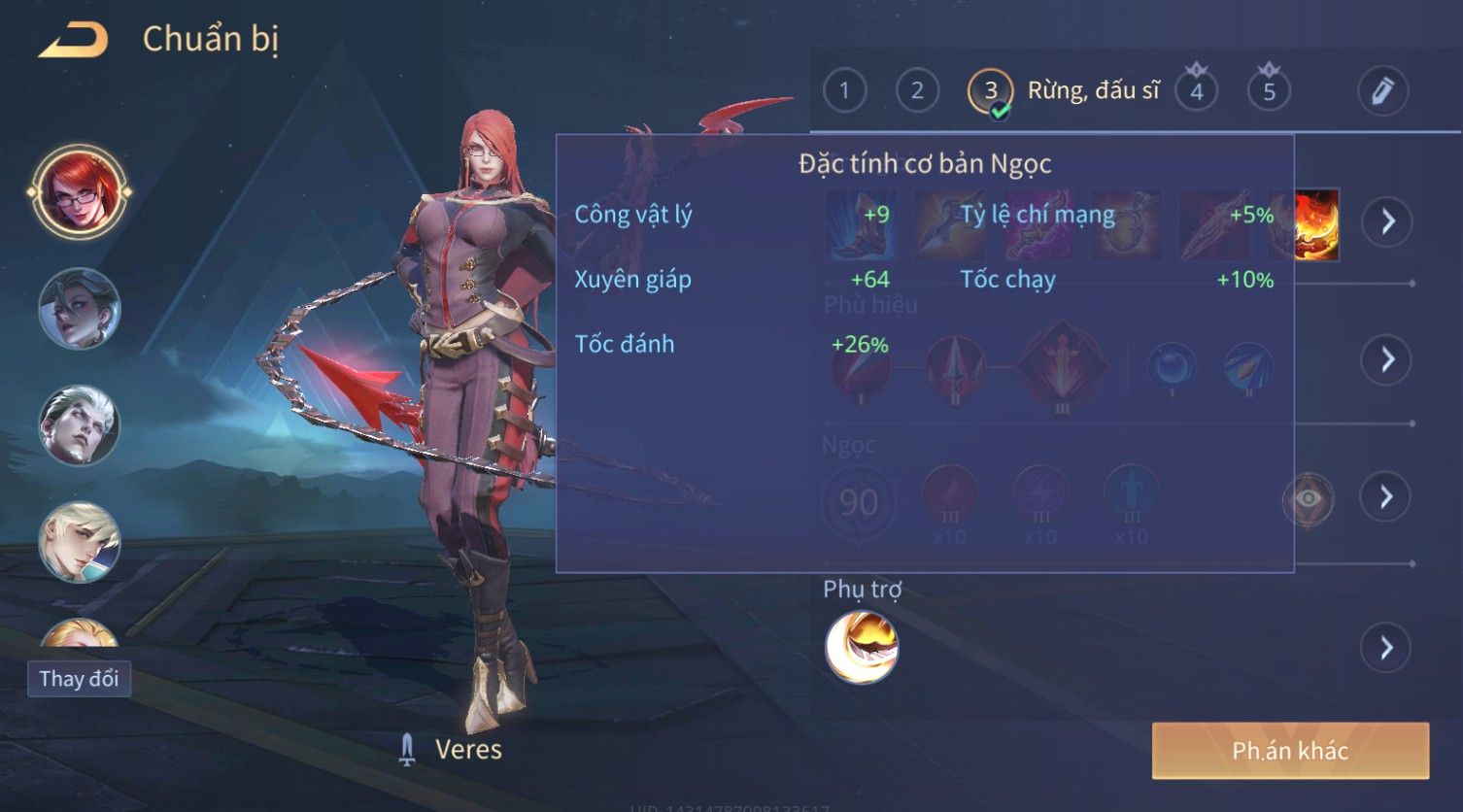Viewport: 1463px width, 812px height.
Task: Expand the Phù hiệu row arrow
Action: click(1386, 359)
